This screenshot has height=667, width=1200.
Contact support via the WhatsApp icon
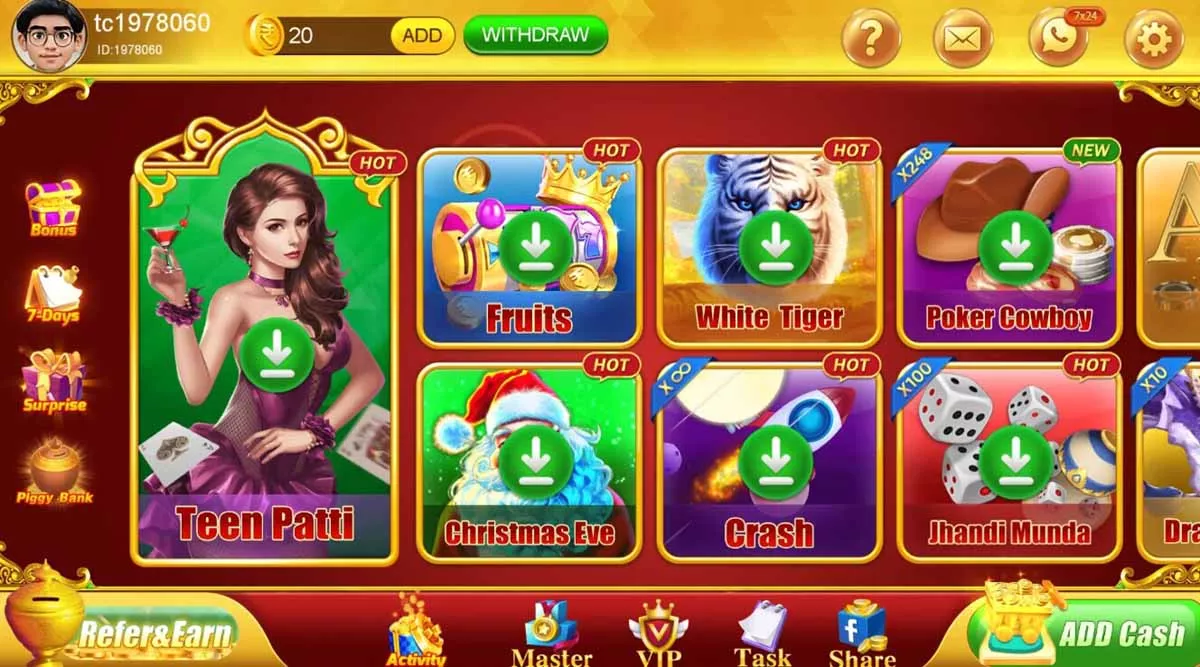[x=1058, y=38]
